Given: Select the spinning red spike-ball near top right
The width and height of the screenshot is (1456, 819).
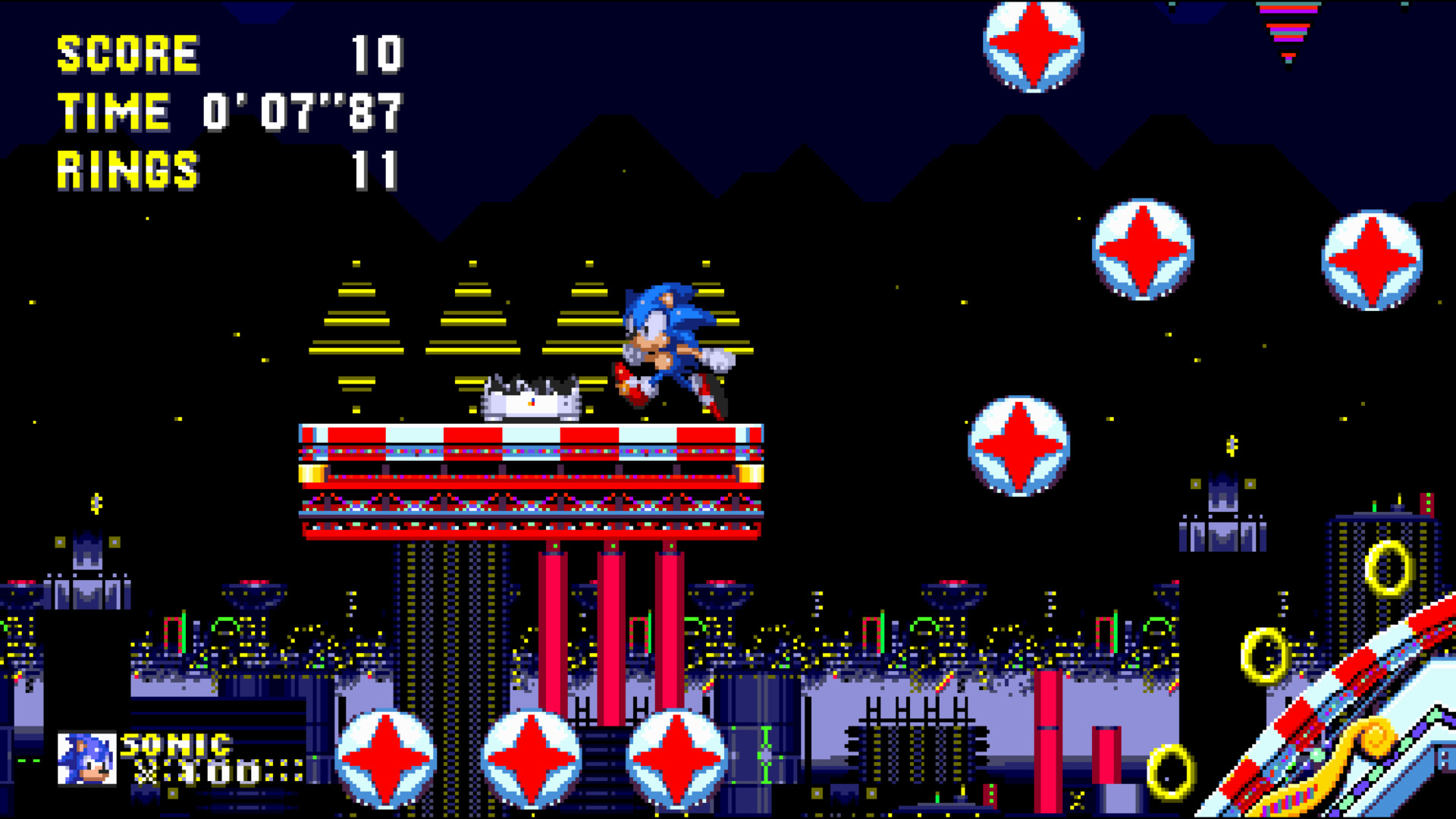Looking at the screenshot, I should 1033,47.
